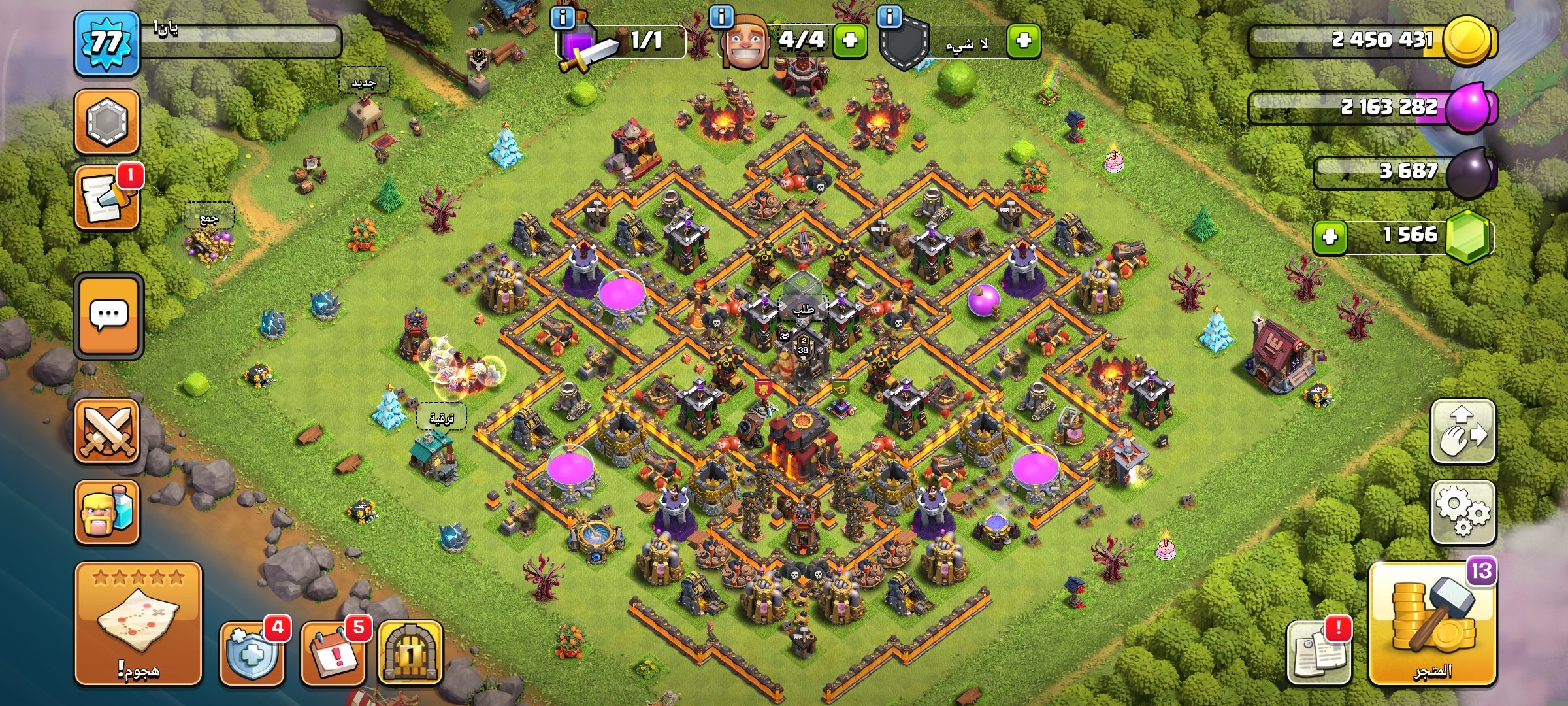Open the Attack map button
This screenshot has width=1568, height=706.
[138, 623]
